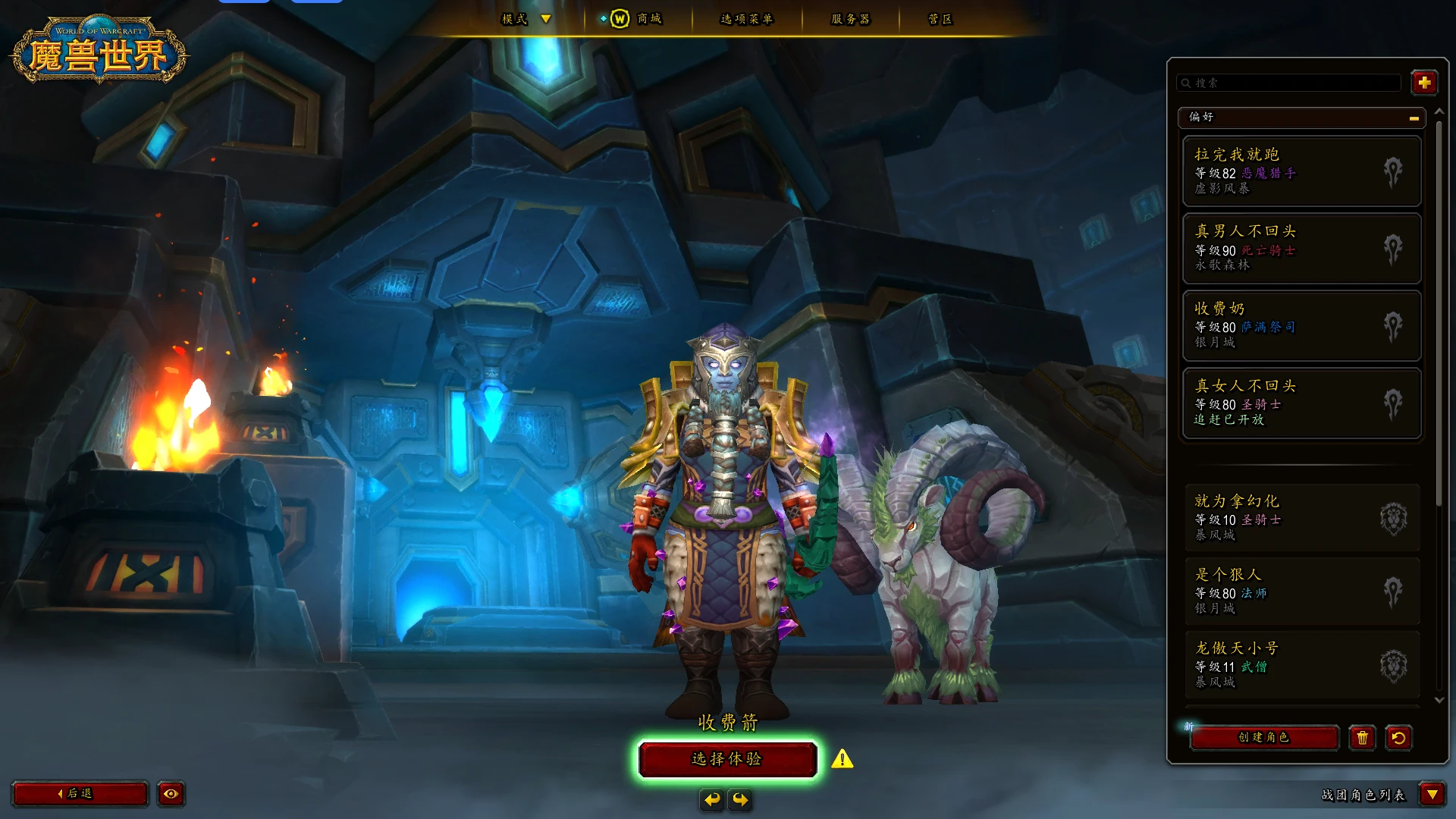Collapse the 偏好 favorites section
This screenshot has width=1456, height=819.
click(1414, 118)
